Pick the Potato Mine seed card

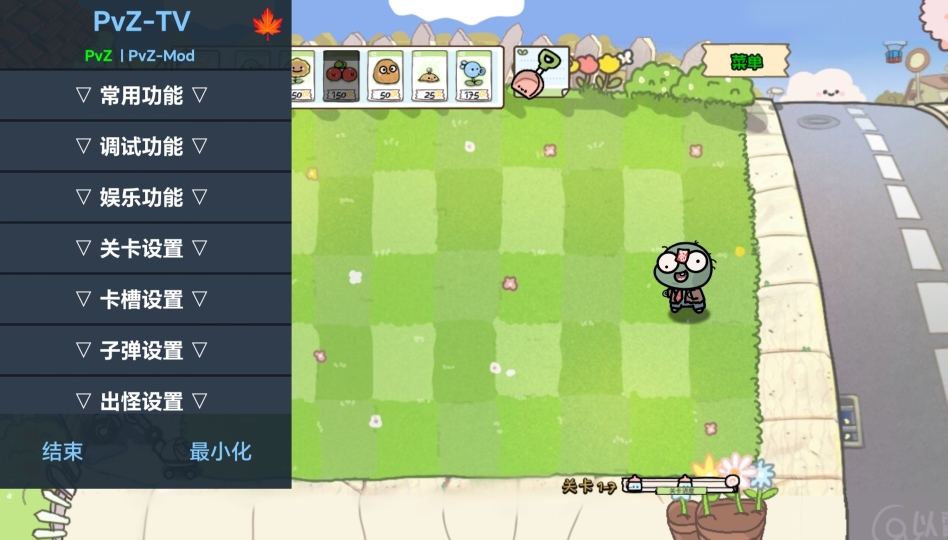coord(430,76)
